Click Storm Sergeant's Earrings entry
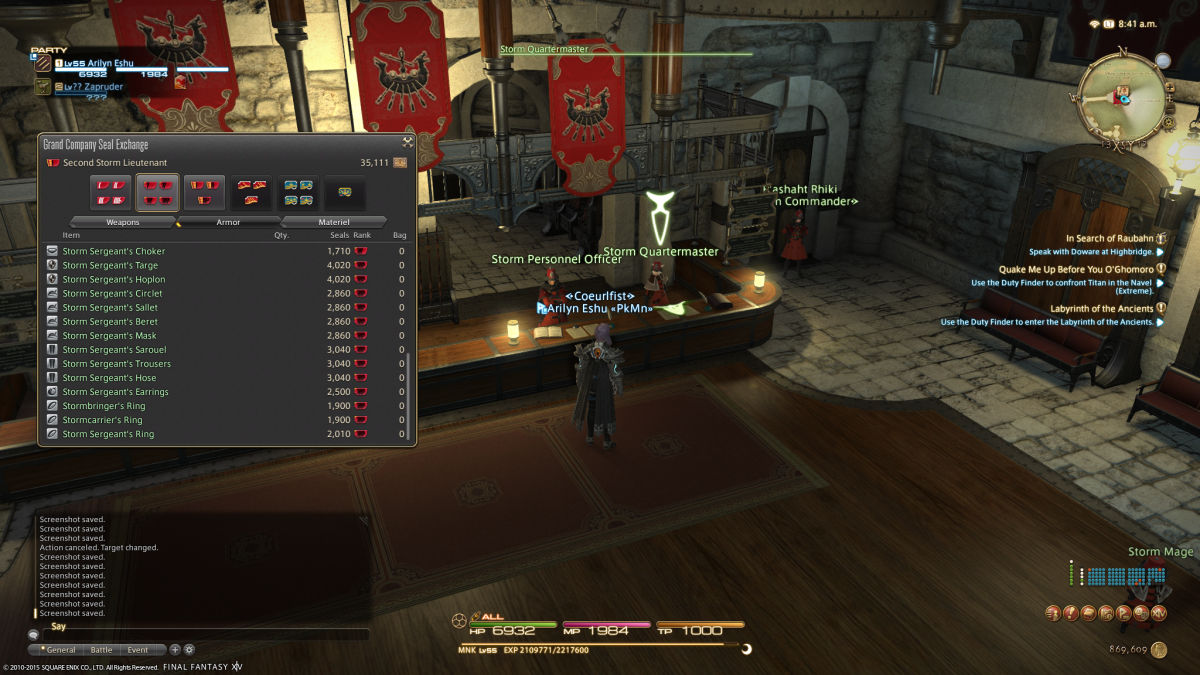 pyautogui.click(x=115, y=392)
